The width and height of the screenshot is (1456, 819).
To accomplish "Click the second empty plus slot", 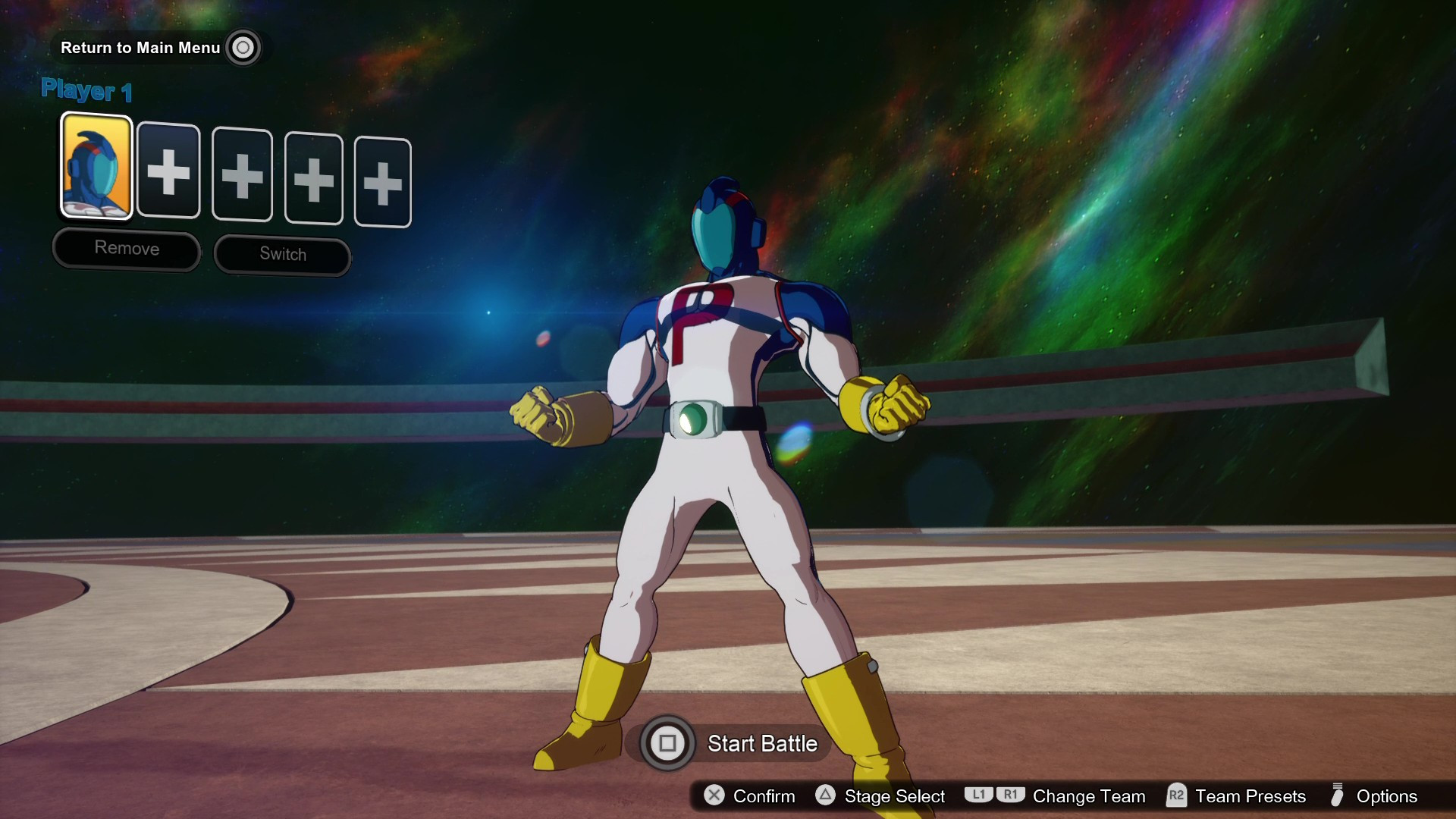I will pos(242,176).
